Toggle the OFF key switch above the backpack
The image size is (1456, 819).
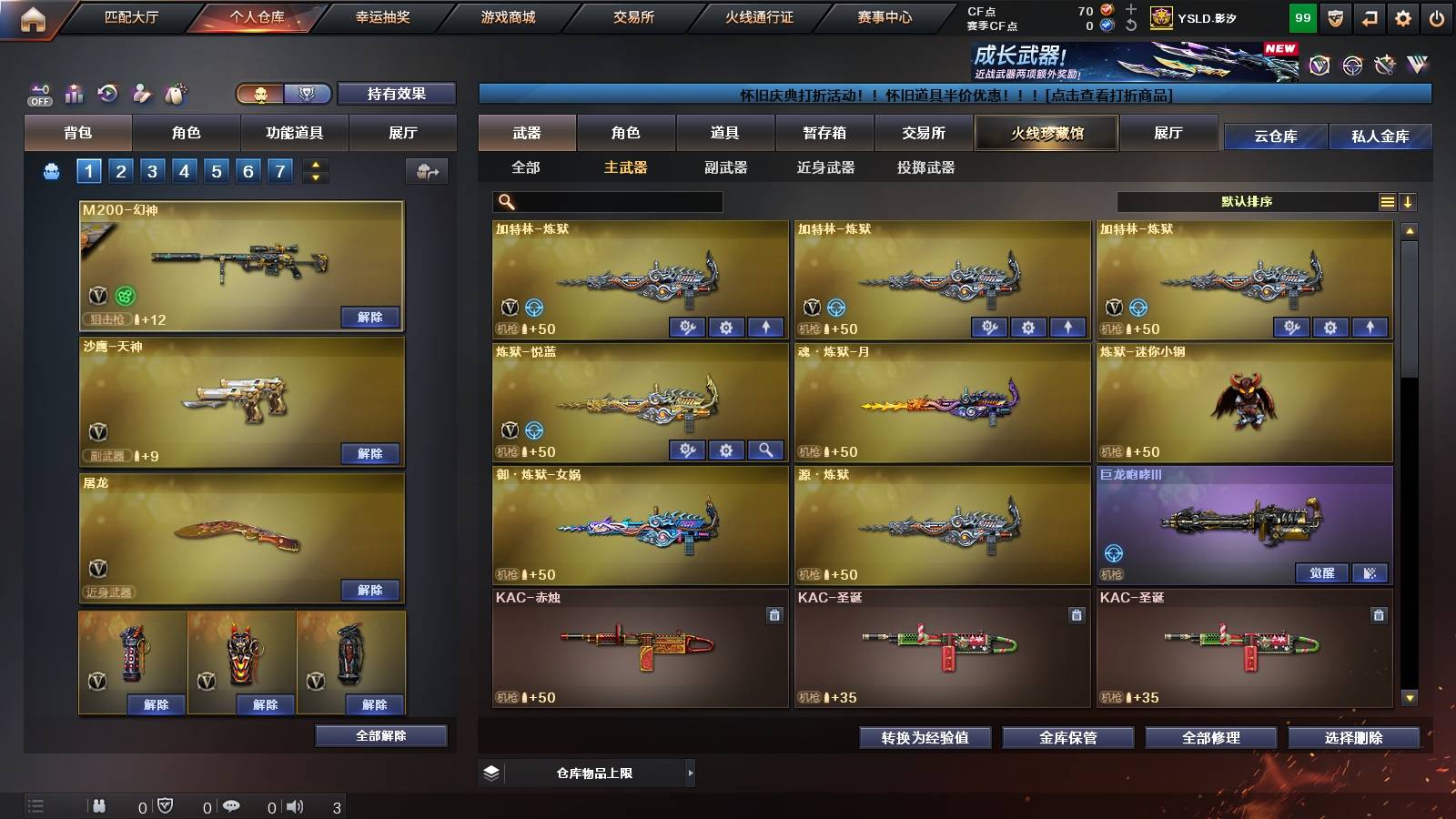tap(38, 94)
